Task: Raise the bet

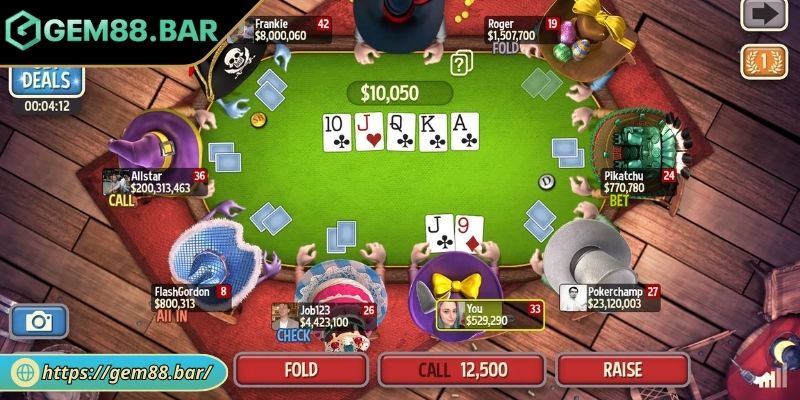Action: pos(622,370)
